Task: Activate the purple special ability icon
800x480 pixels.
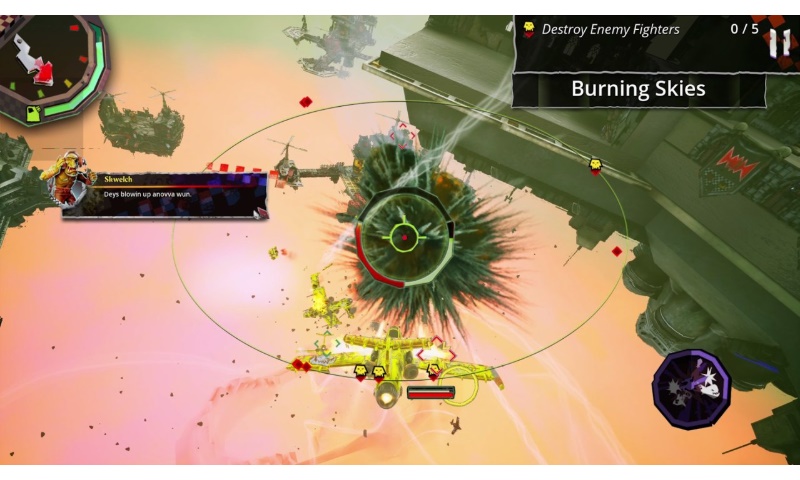Action: pos(692,388)
